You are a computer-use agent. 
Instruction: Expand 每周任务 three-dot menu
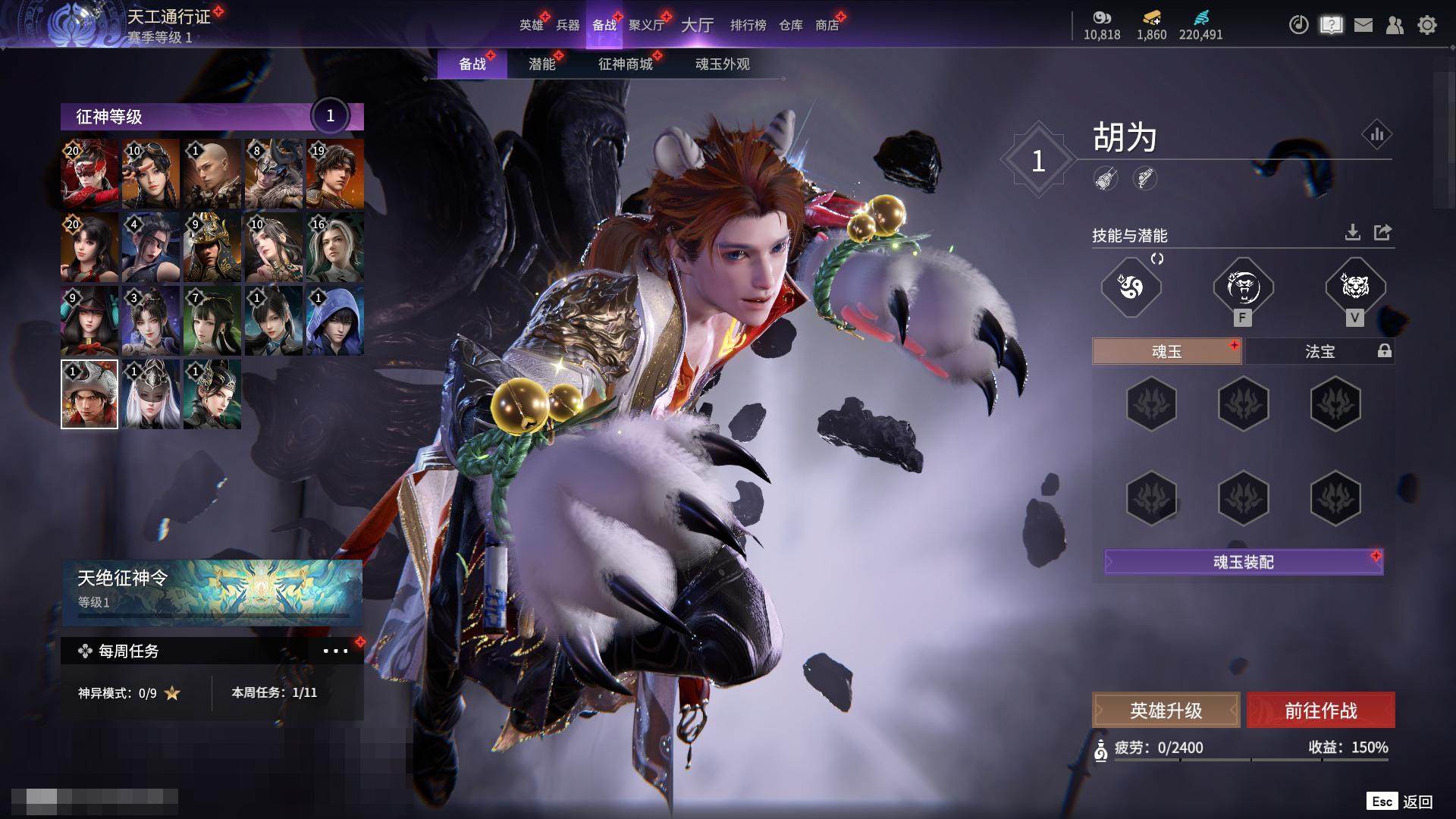coord(335,651)
